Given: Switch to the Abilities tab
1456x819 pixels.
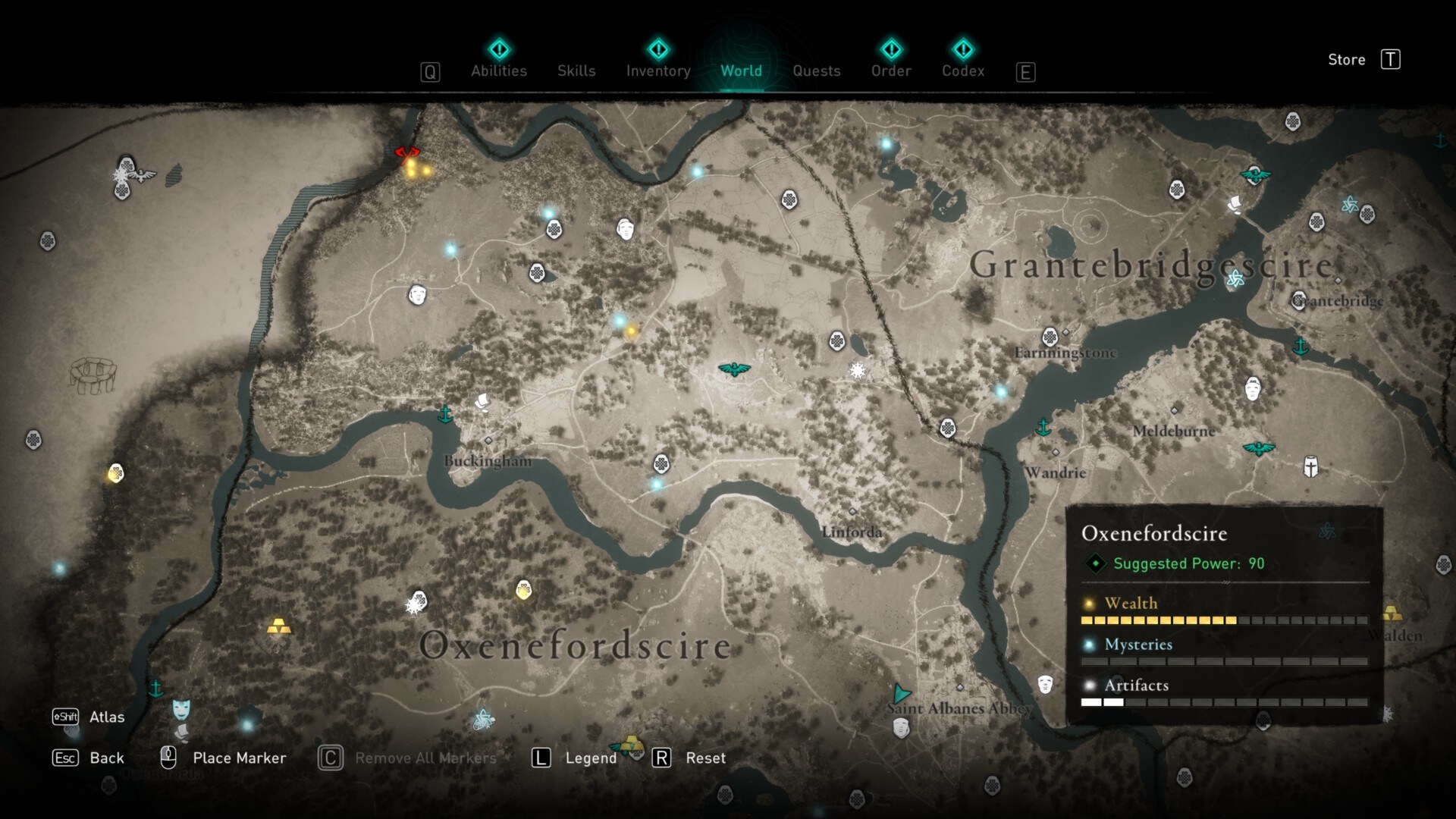Looking at the screenshot, I should pyautogui.click(x=498, y=71).
